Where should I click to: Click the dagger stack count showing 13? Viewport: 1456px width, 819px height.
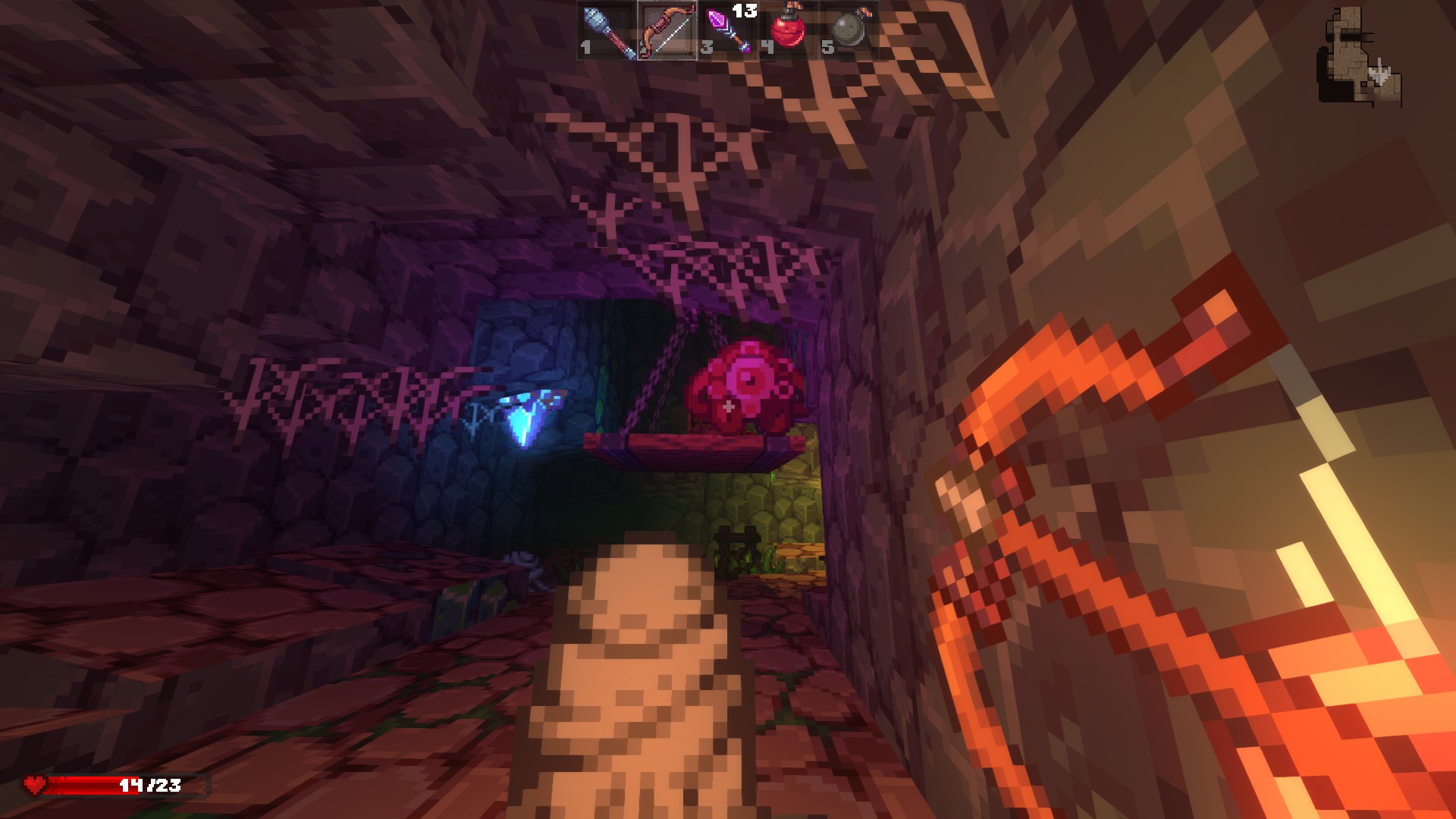pos(745,11)
